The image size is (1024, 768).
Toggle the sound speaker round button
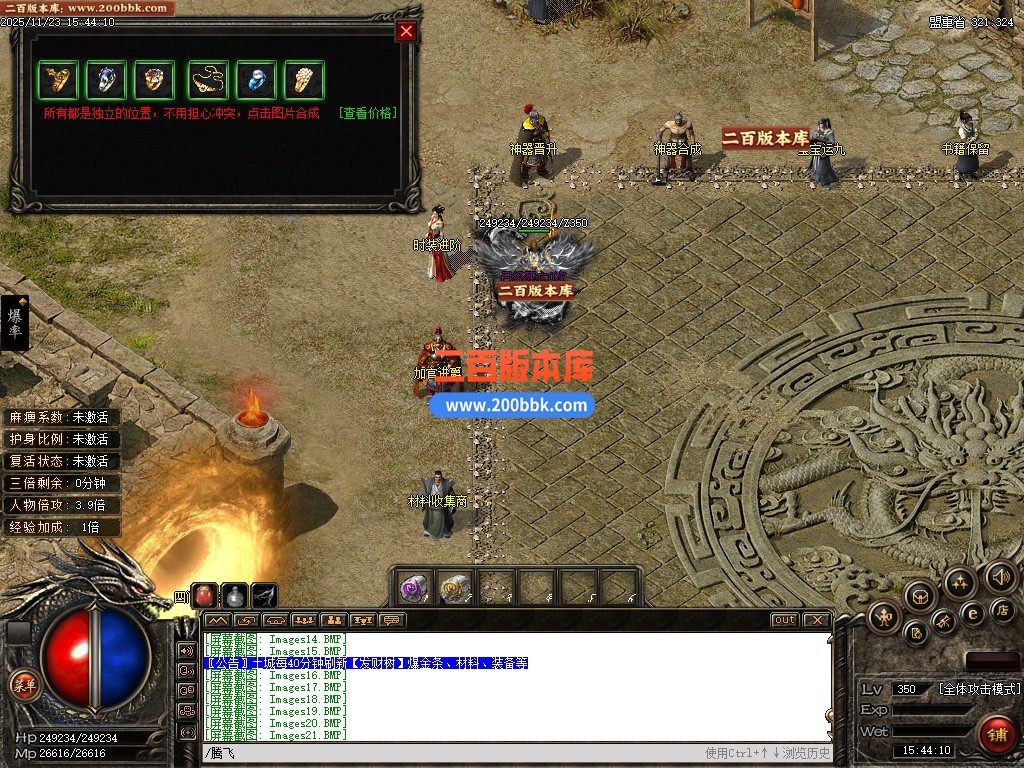coord(1000,576)
